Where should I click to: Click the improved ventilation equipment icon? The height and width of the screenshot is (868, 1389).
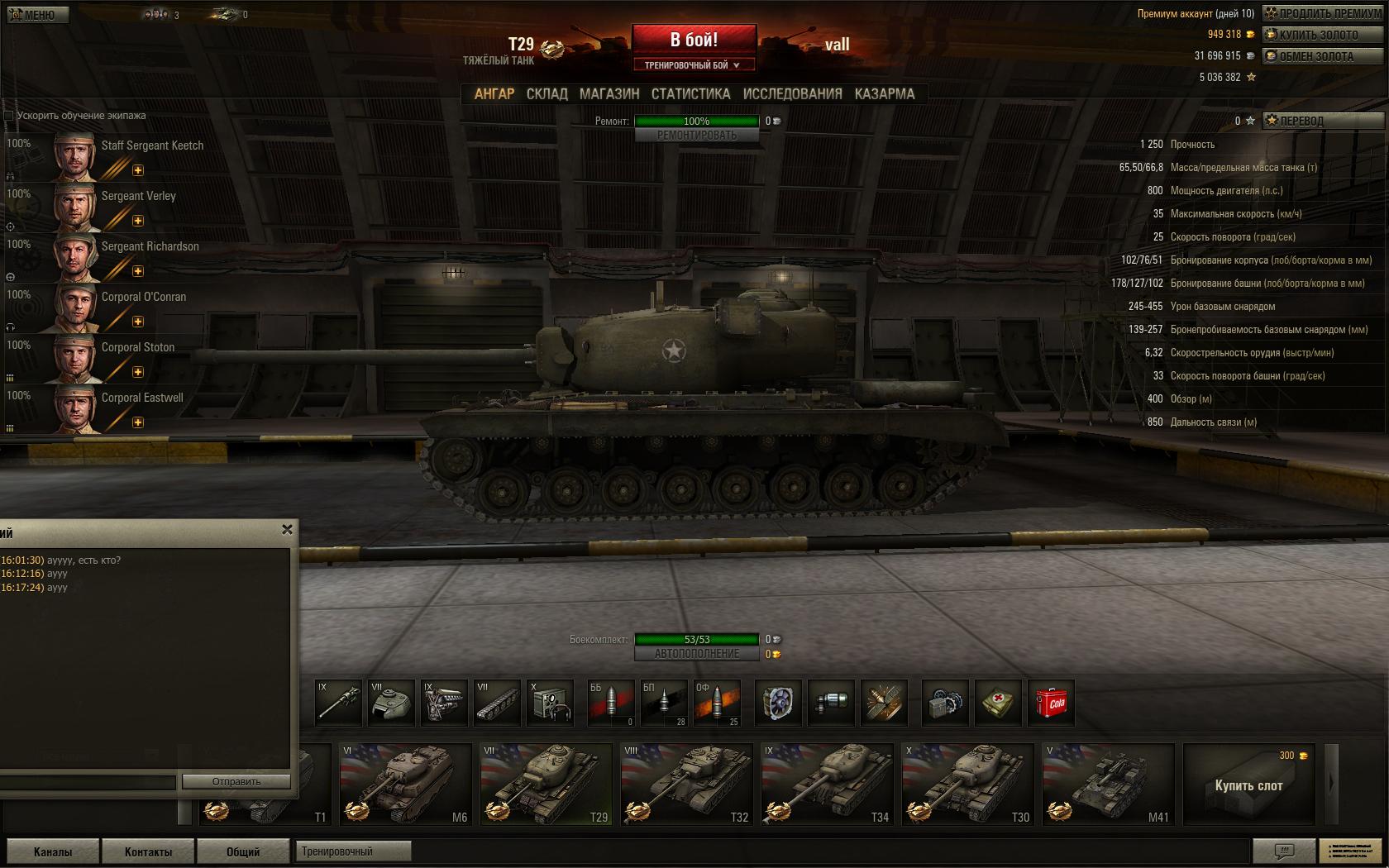click(x=777, y=703)
